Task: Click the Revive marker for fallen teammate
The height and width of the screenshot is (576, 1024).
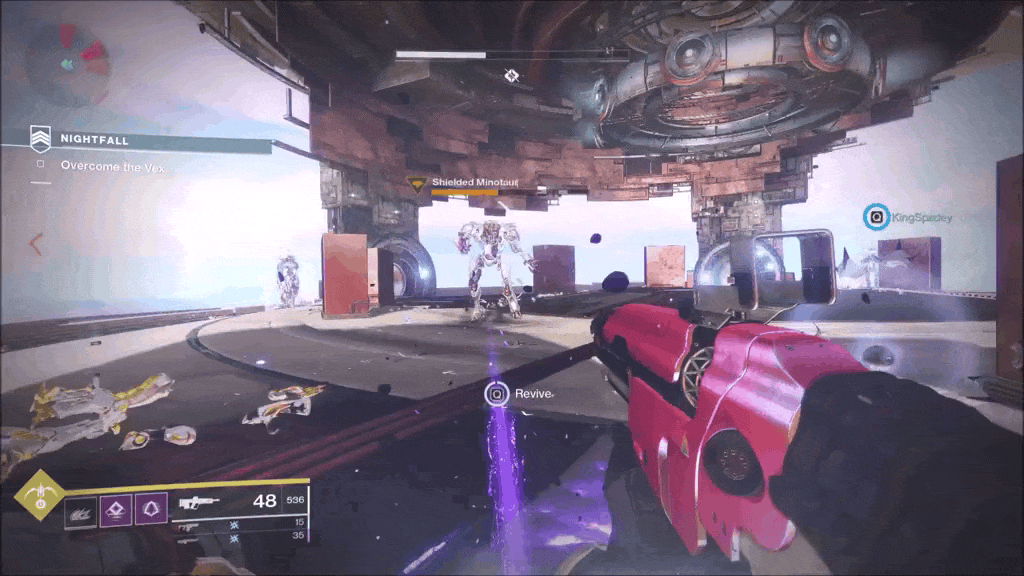Action: pos(497,394)
